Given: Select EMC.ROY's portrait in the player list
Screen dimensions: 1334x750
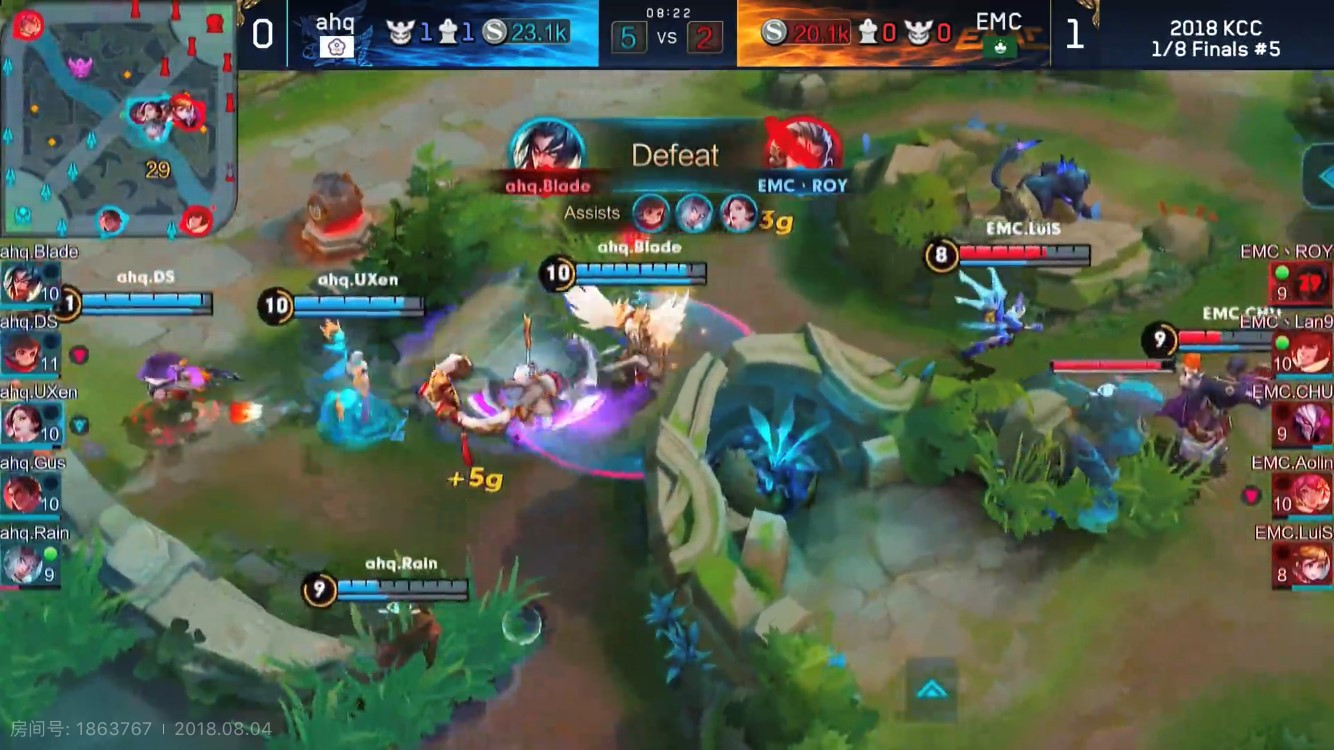Looking at the screenshot, I should [1312, 284].
